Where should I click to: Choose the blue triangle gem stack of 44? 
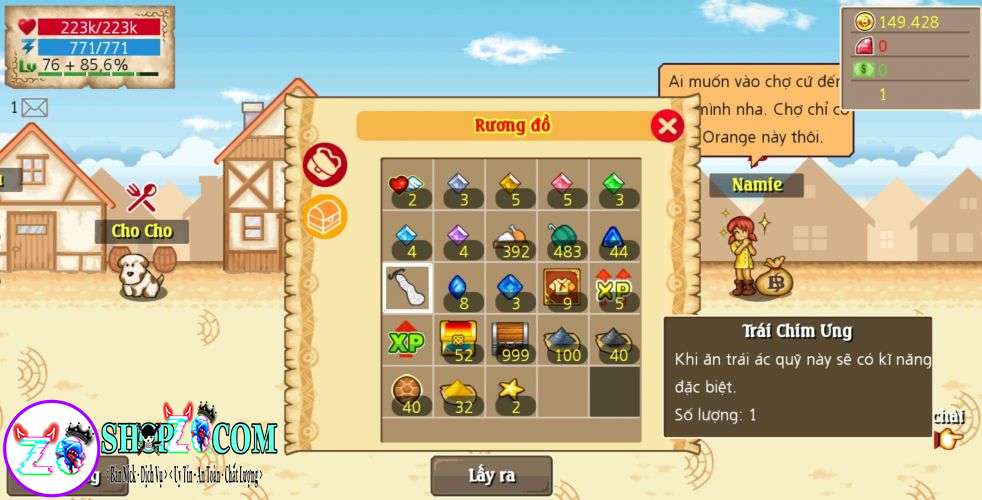click(614, 237)
